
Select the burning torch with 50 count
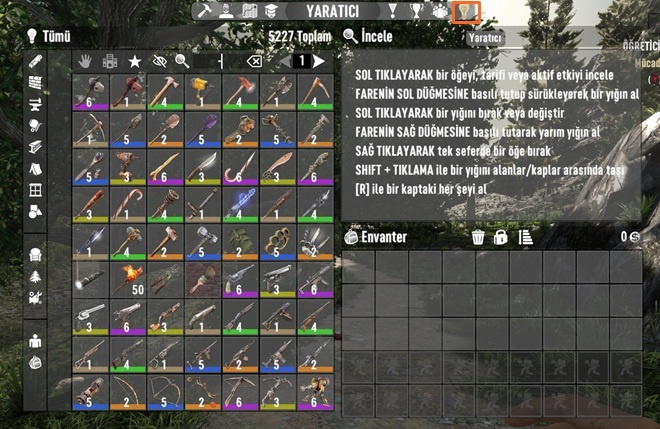tap(126, 277)
